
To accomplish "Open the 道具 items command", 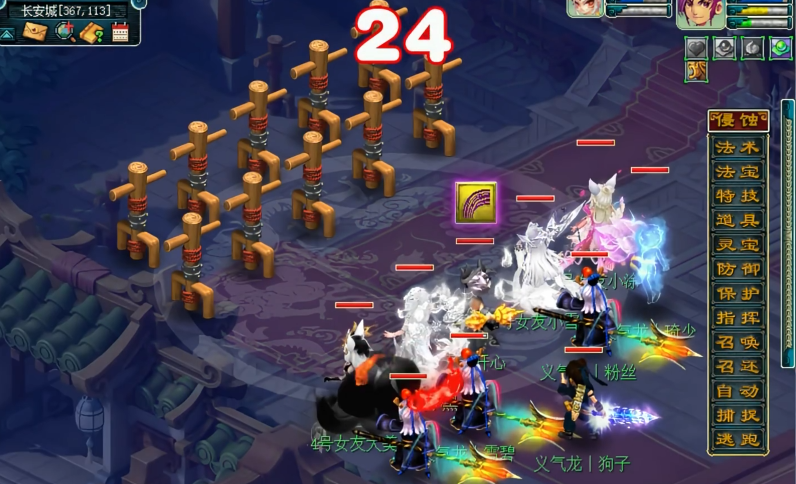I will click(738, 220).
